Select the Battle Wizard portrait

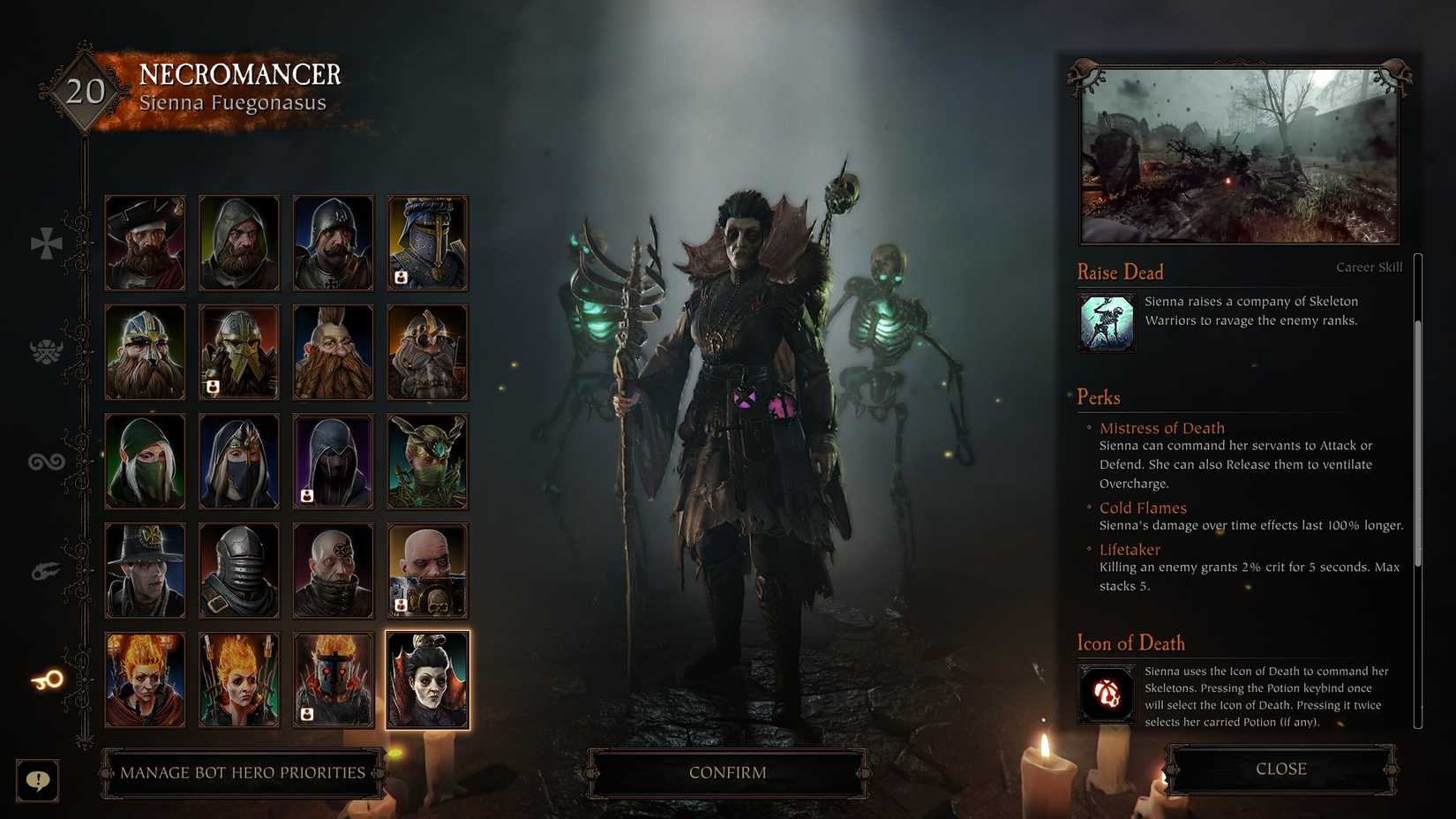145,678
